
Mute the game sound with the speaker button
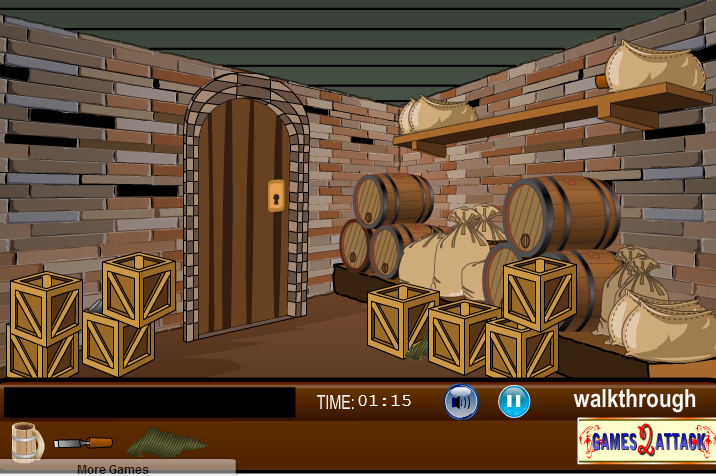[461, 402]
